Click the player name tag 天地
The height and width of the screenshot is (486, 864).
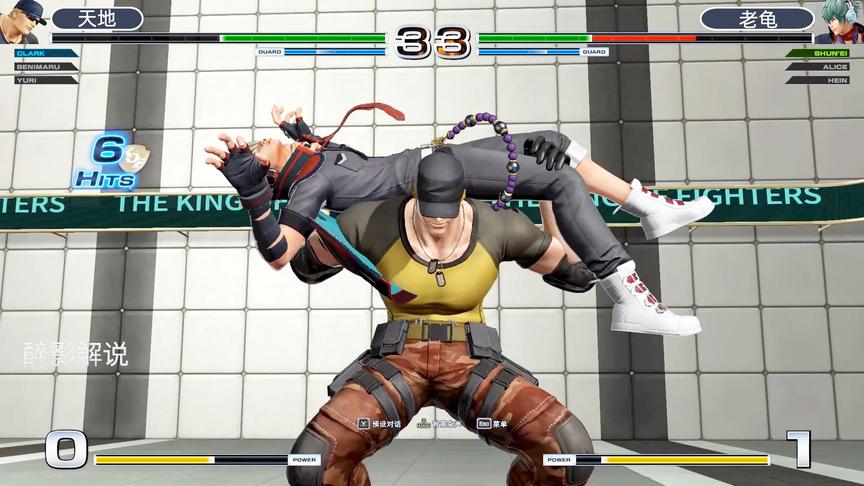tap(97, 18)
